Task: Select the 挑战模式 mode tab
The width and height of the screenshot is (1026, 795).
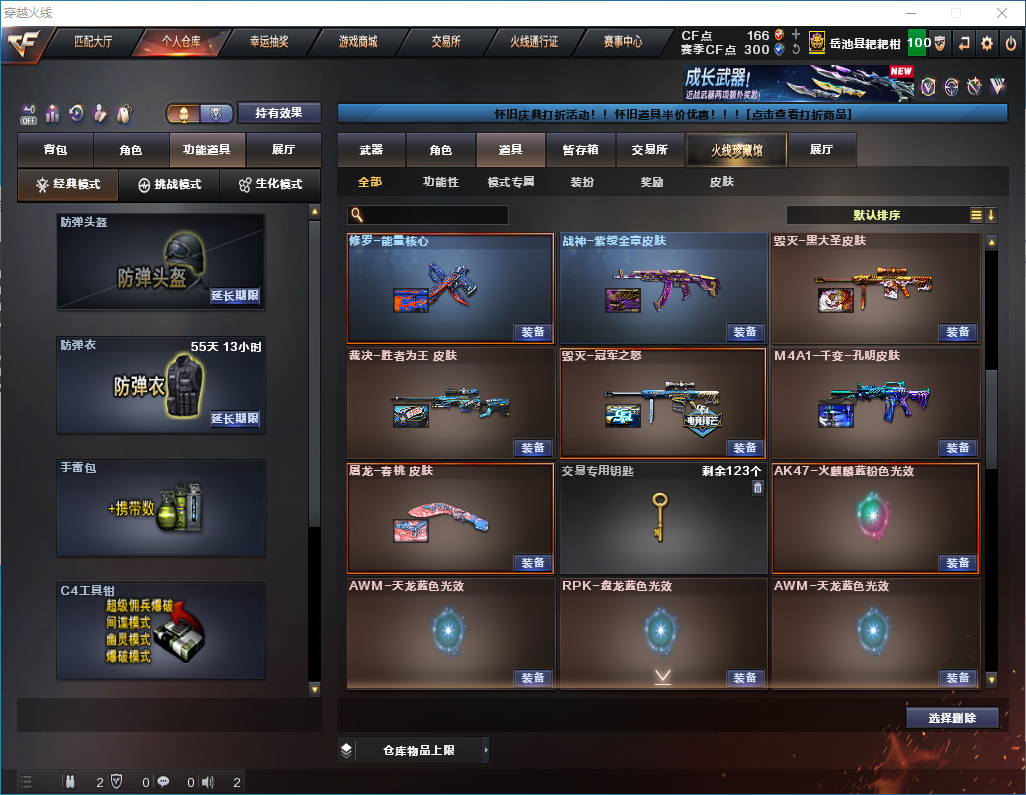Action: click(x=169, y=185)
